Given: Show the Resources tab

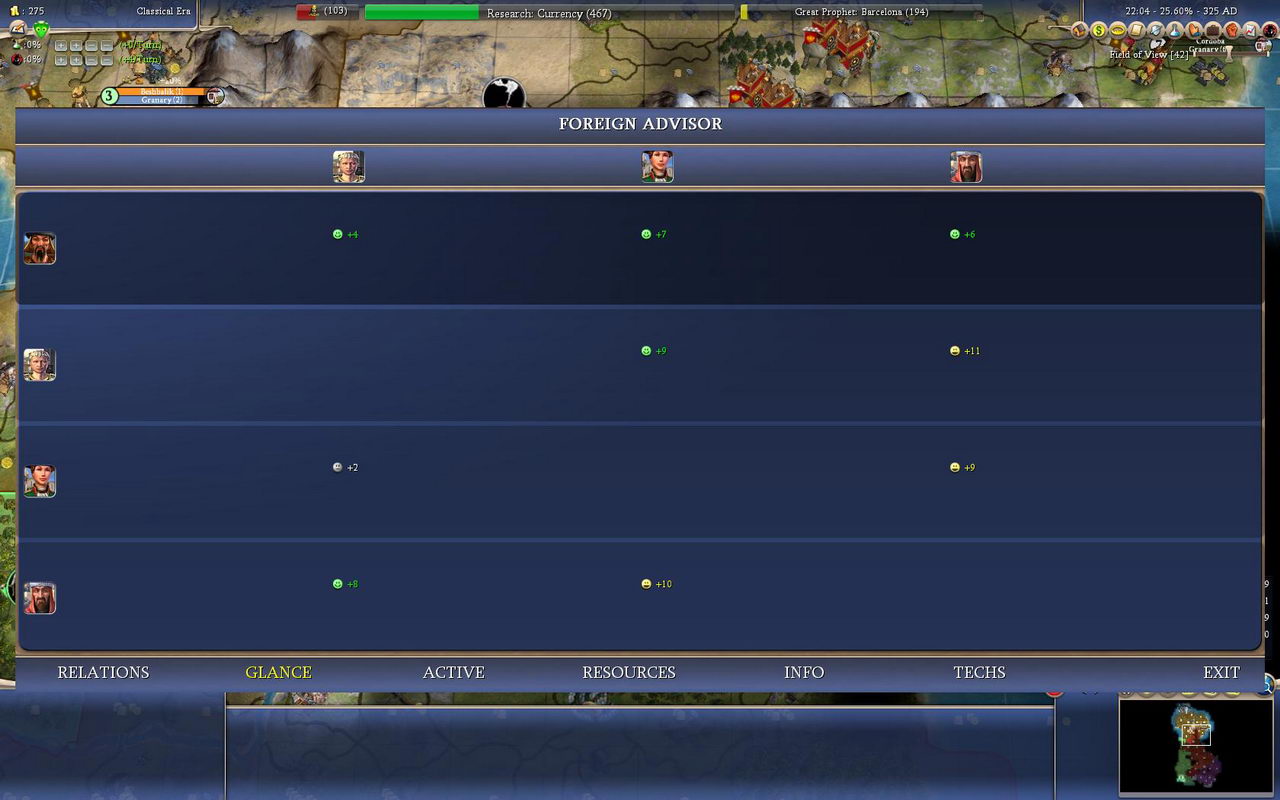Looking at the screenshot, I should point(628,672).
